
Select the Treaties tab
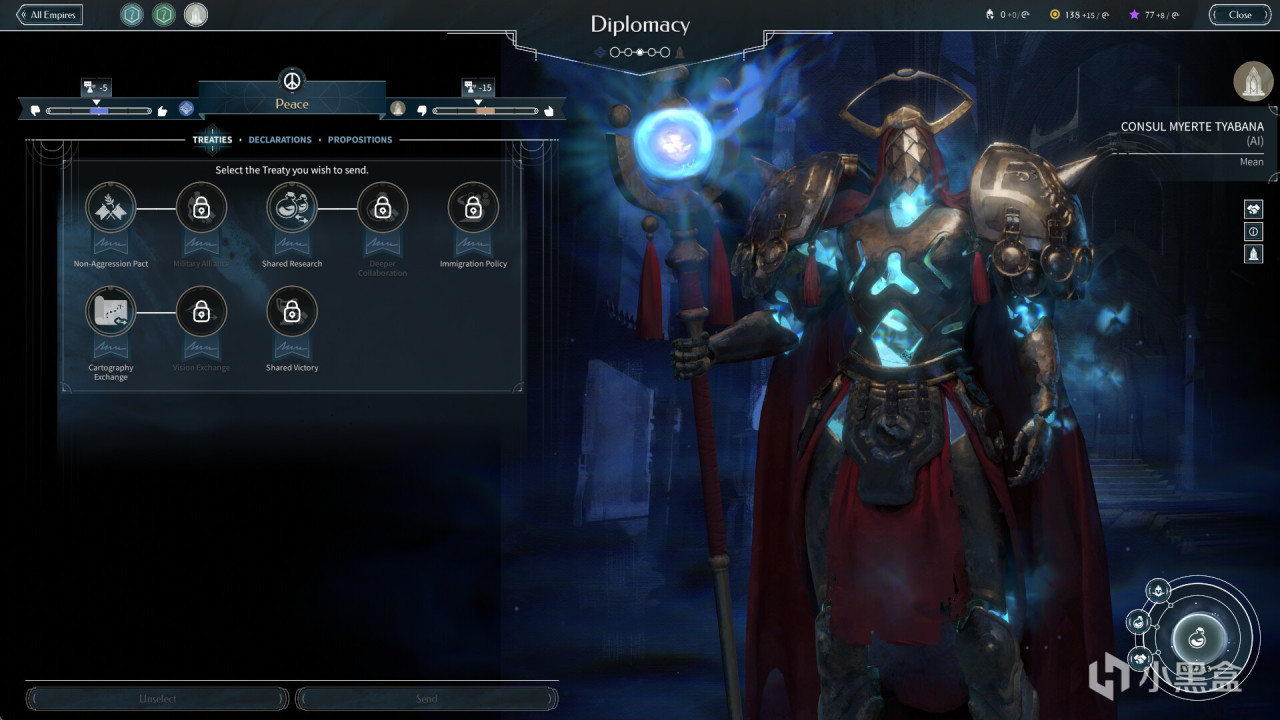212,140
